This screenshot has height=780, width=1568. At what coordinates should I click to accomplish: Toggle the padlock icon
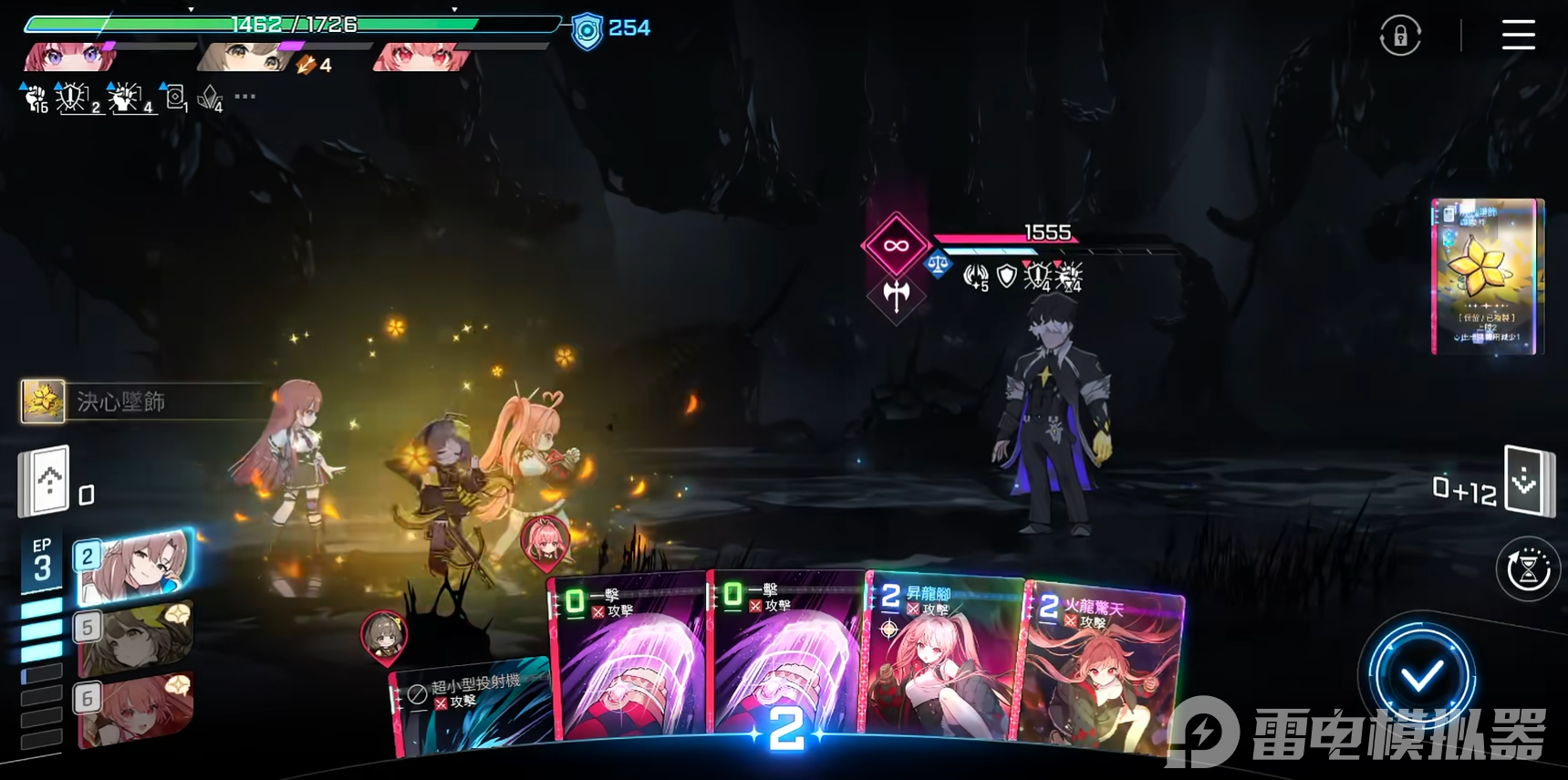pos(1400,36)
